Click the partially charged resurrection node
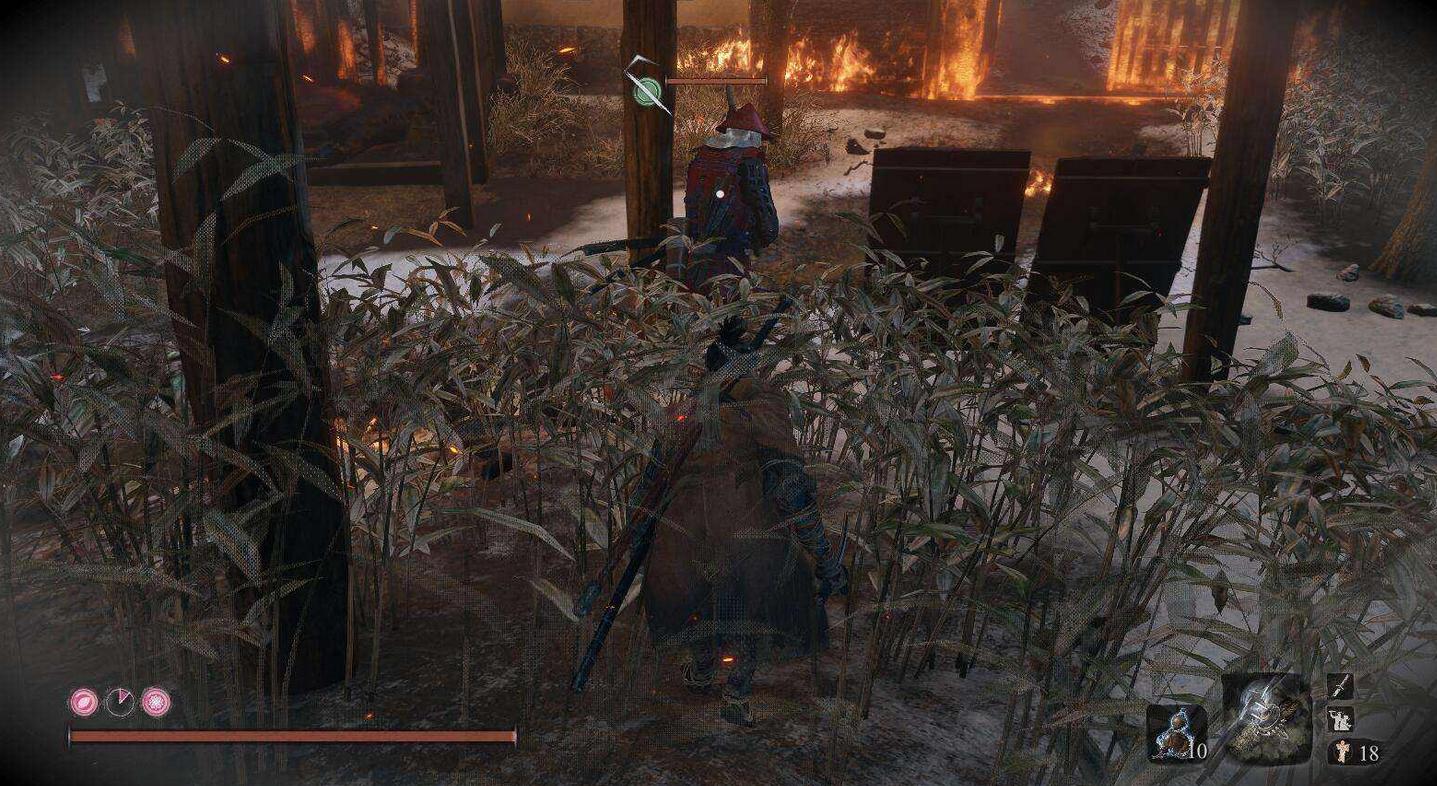This screenshot has width=1437, height=786. [x=119, y=702]
